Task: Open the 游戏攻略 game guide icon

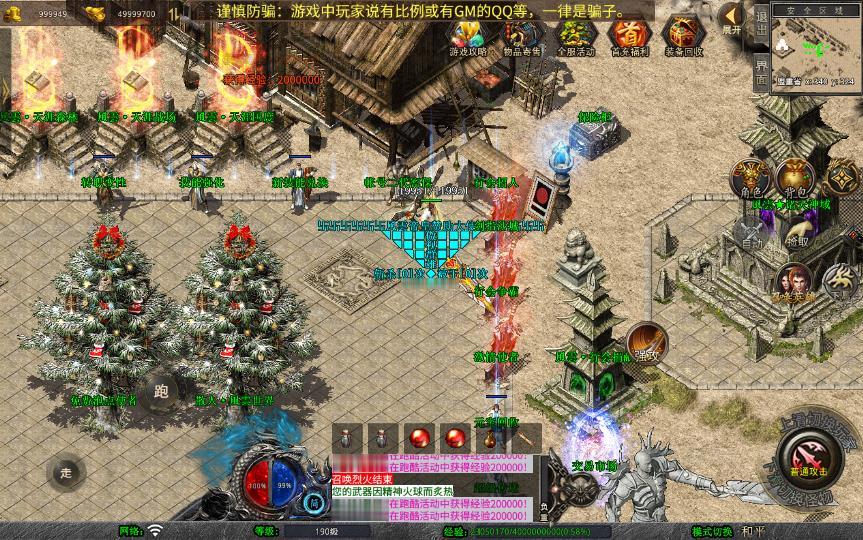Action: [467, 37]
